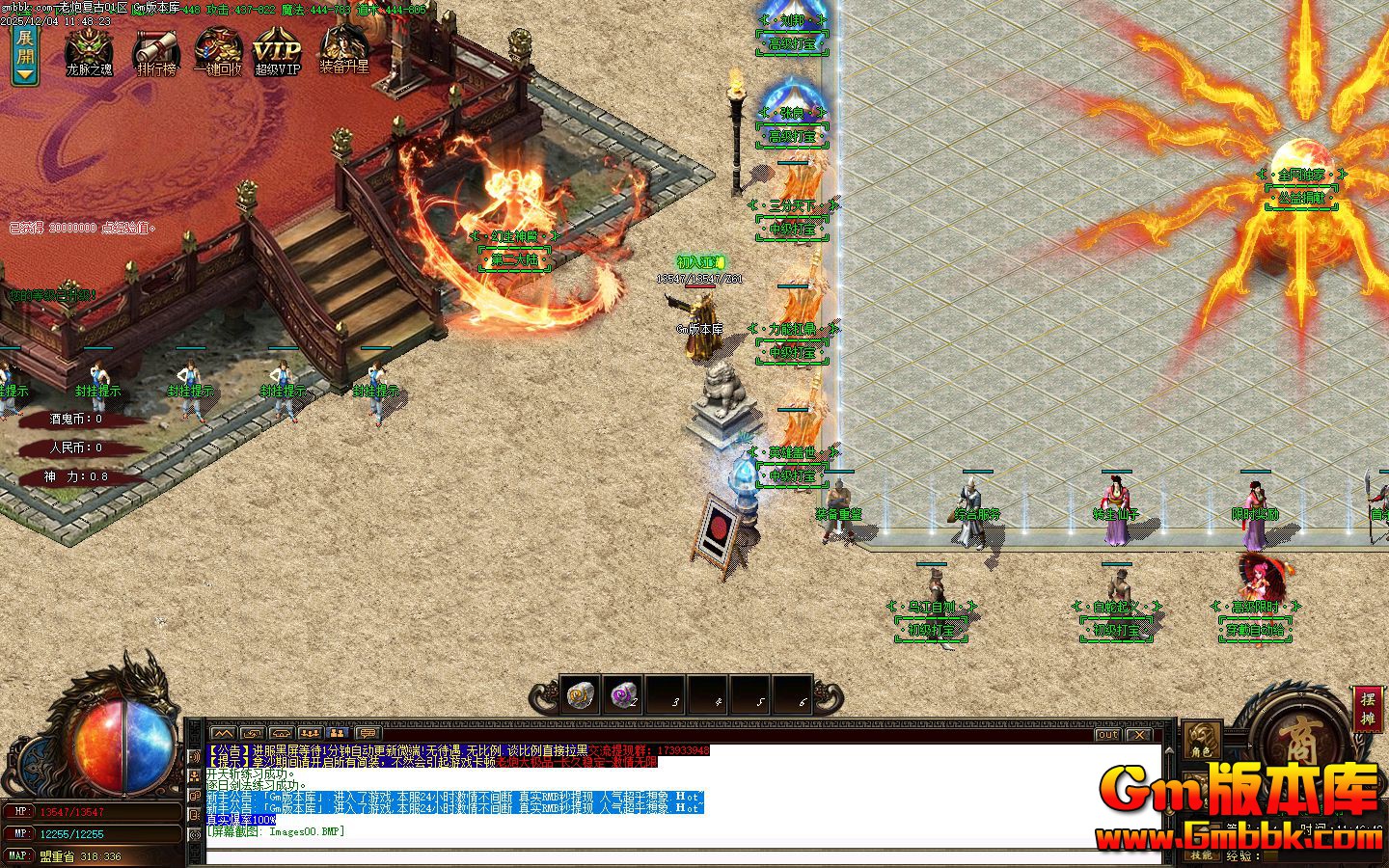1389x868 pixels.
Task: Open the 排行榜 rankings scroll icon
Action: tap(154, 45)
